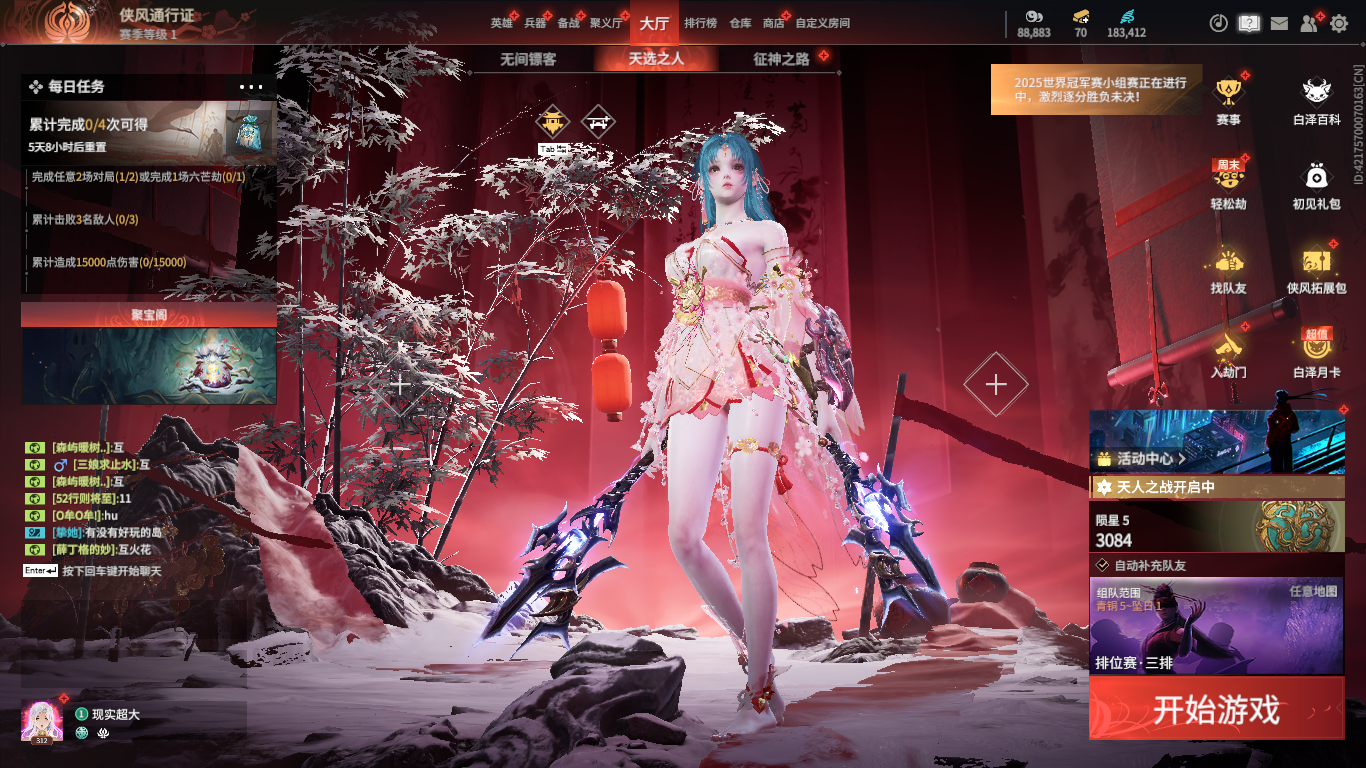This screenshot has height=768, width=1366.
Task: Open the mail envelope icon
Action: click(1279, 23)
